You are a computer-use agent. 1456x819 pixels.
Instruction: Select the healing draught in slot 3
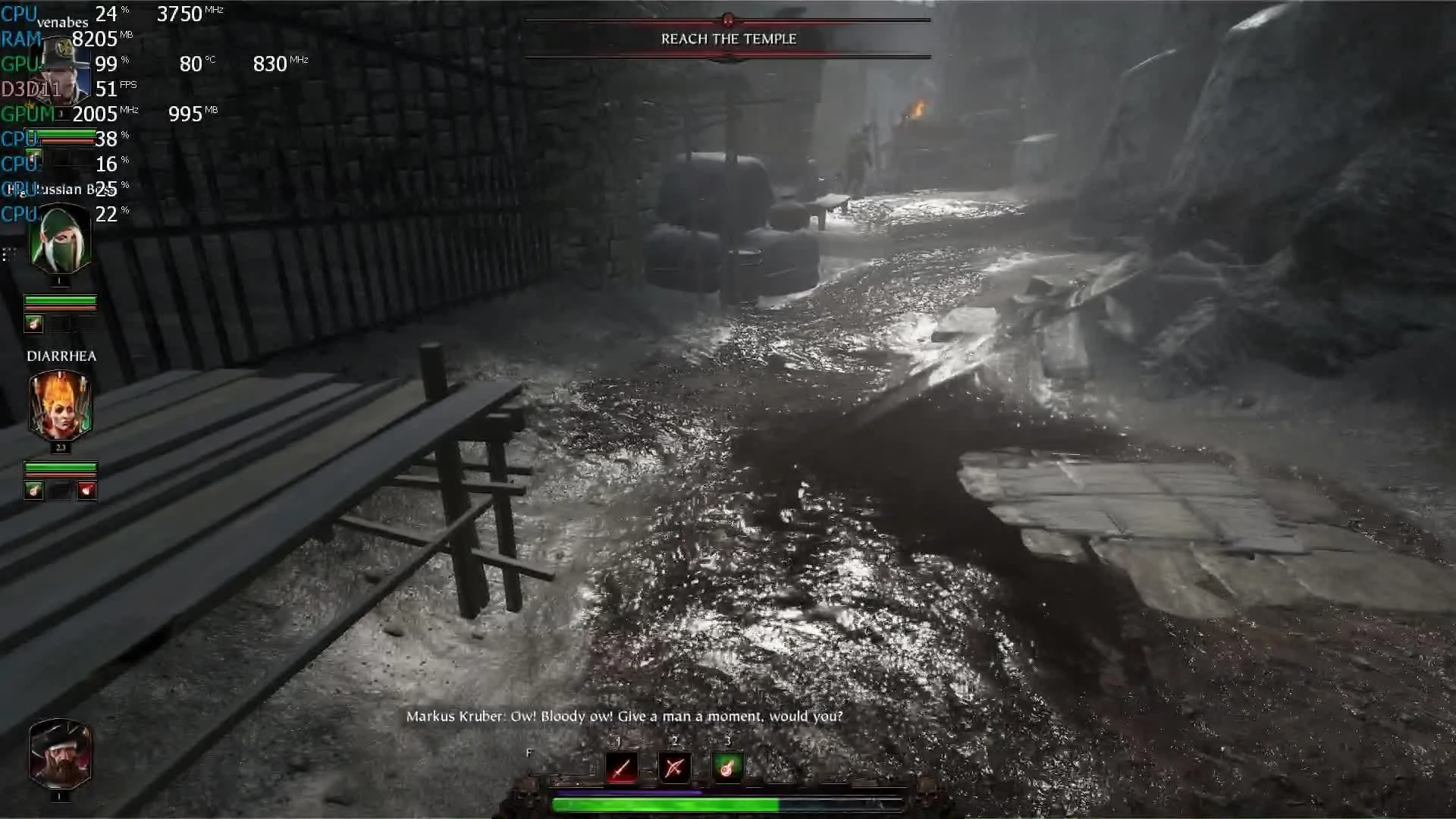click(x=727, y=768)
